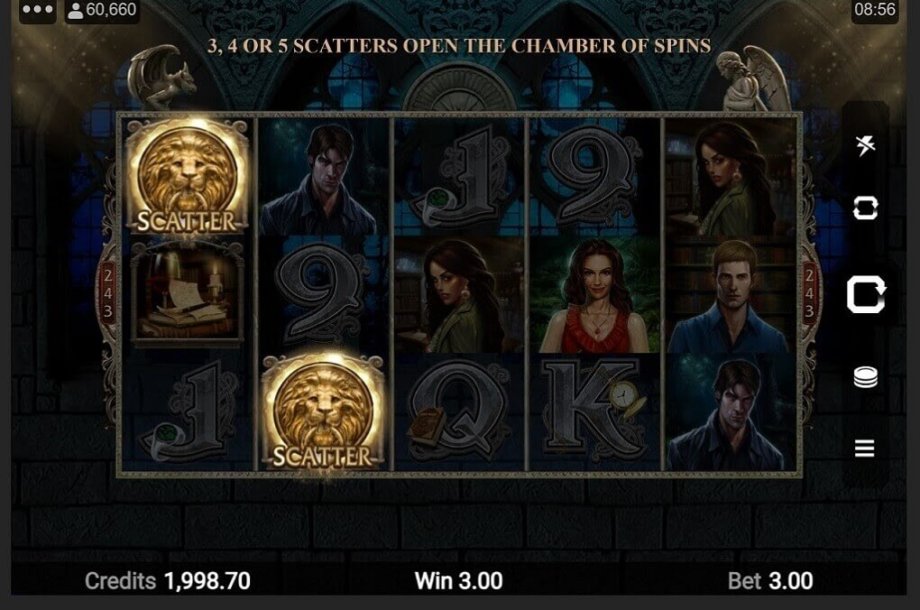Open the three-dots options menu
920x610 pixels.
click(x=37, y=10)
